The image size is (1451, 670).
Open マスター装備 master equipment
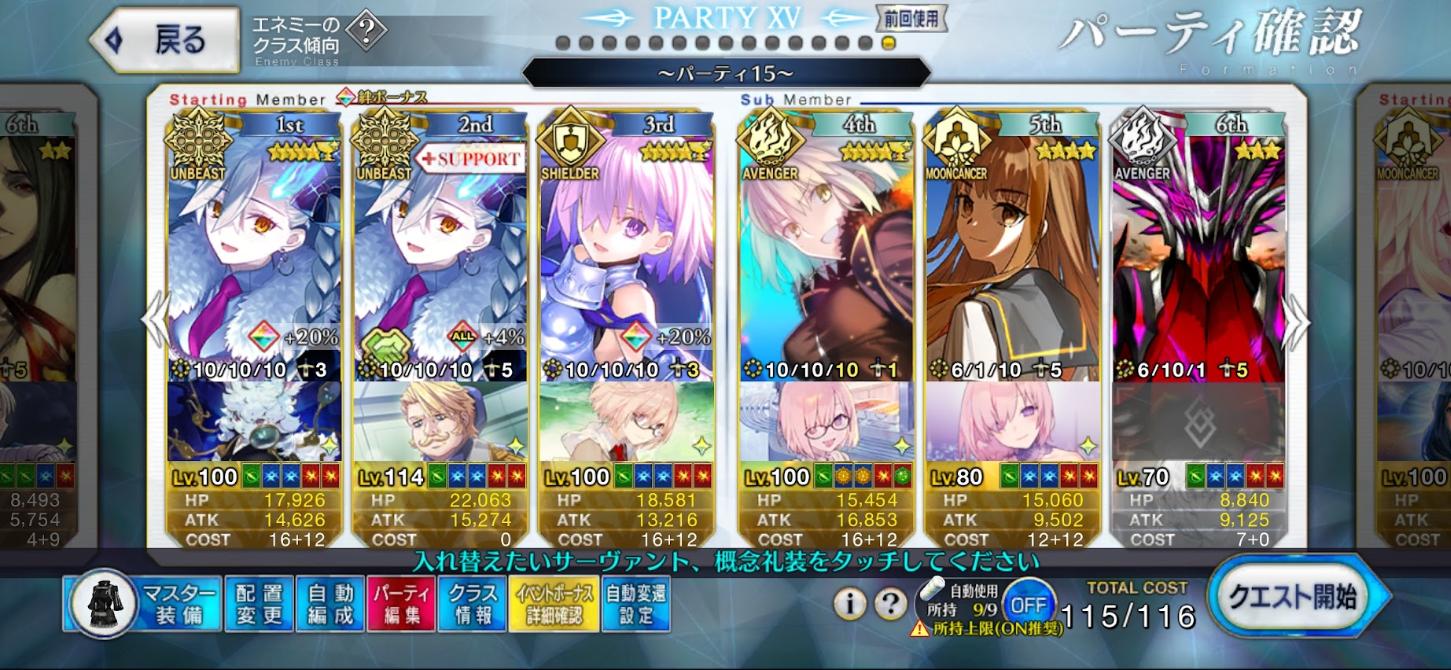[140, 604]
